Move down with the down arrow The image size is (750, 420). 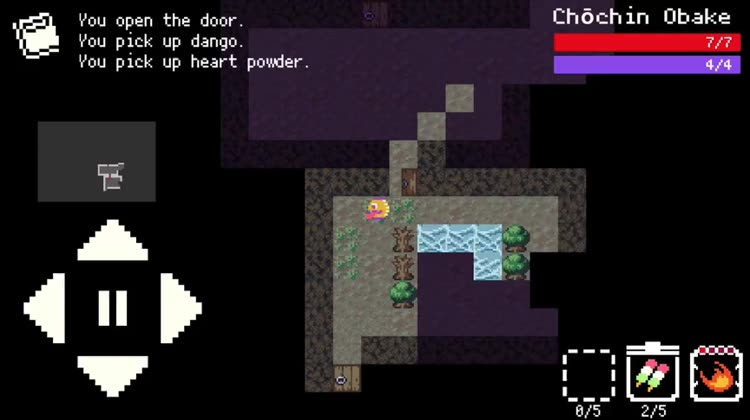[x=112, y=372]
